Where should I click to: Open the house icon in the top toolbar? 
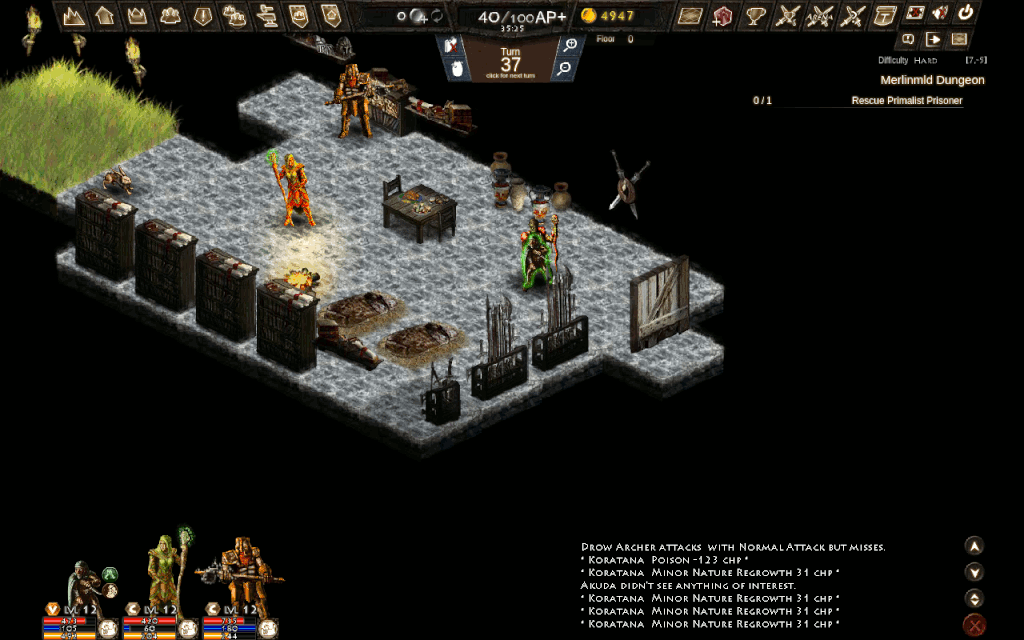pyautogui.click(x=105, y=15)
